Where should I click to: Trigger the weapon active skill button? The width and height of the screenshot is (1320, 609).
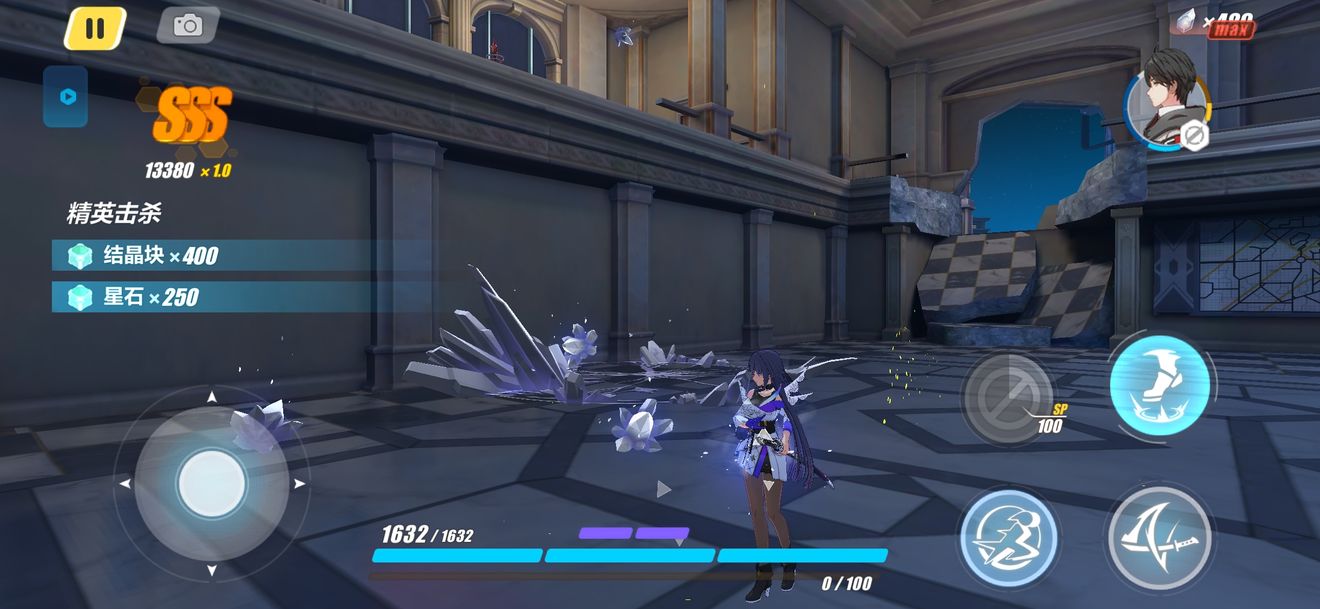click(x=1009, y=537)
